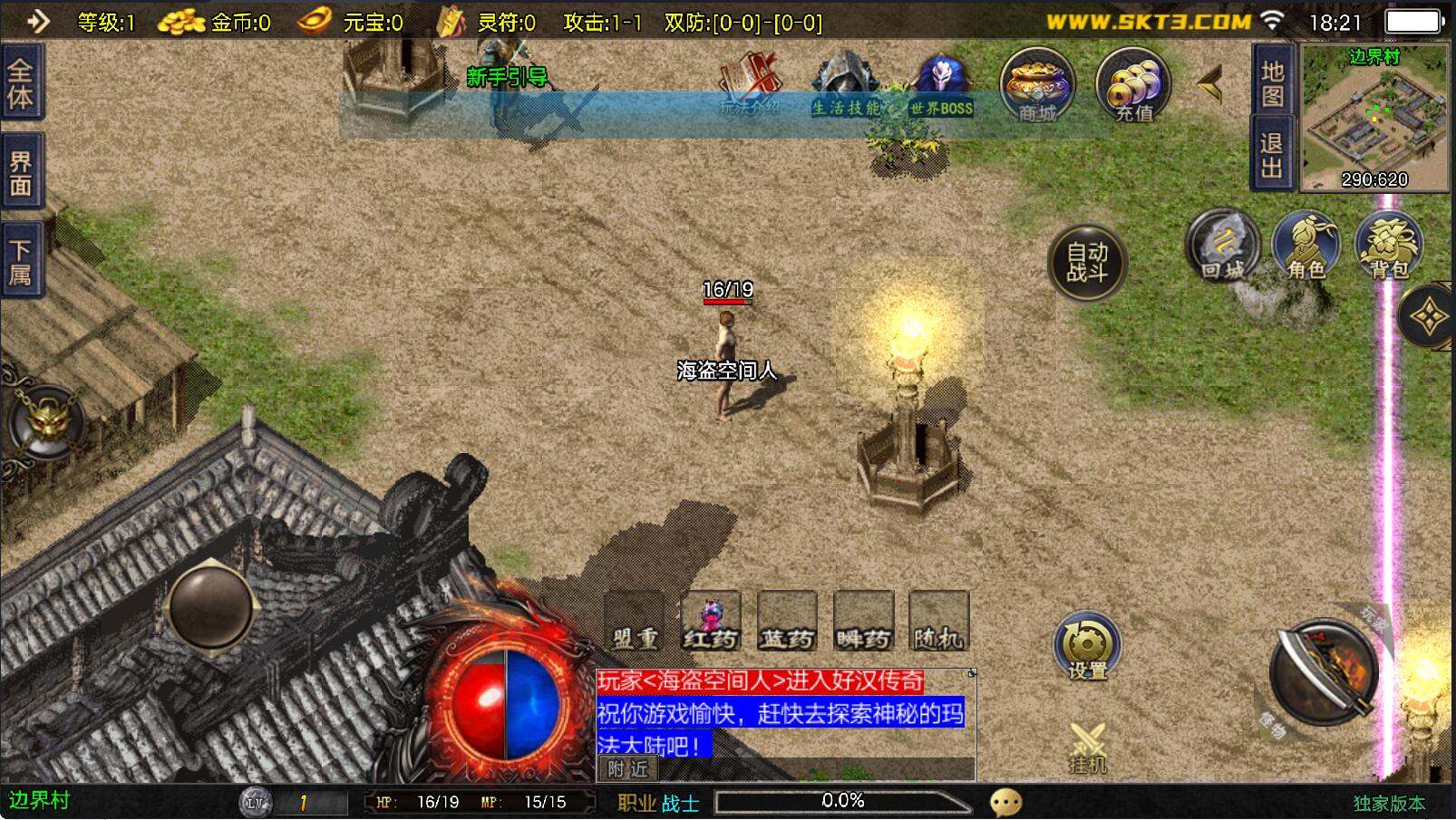Toggle 自动战斗 auto battle
The image size is (1456, 820).
[1087, 262]
